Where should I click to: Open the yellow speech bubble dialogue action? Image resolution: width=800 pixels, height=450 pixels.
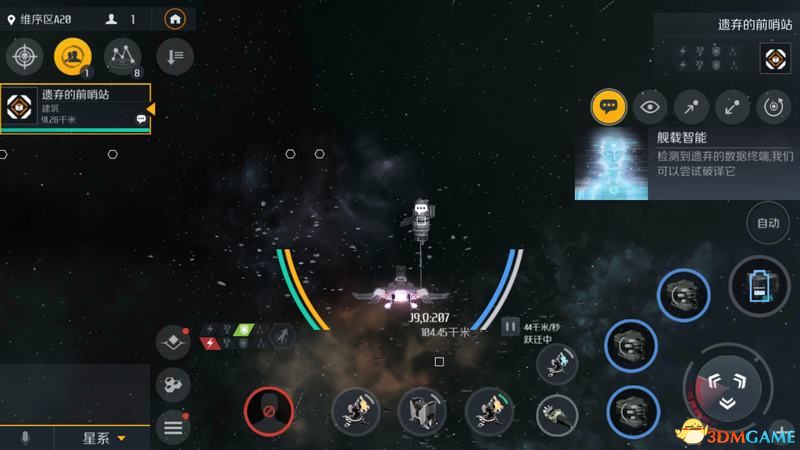click(x=608, y=106)
